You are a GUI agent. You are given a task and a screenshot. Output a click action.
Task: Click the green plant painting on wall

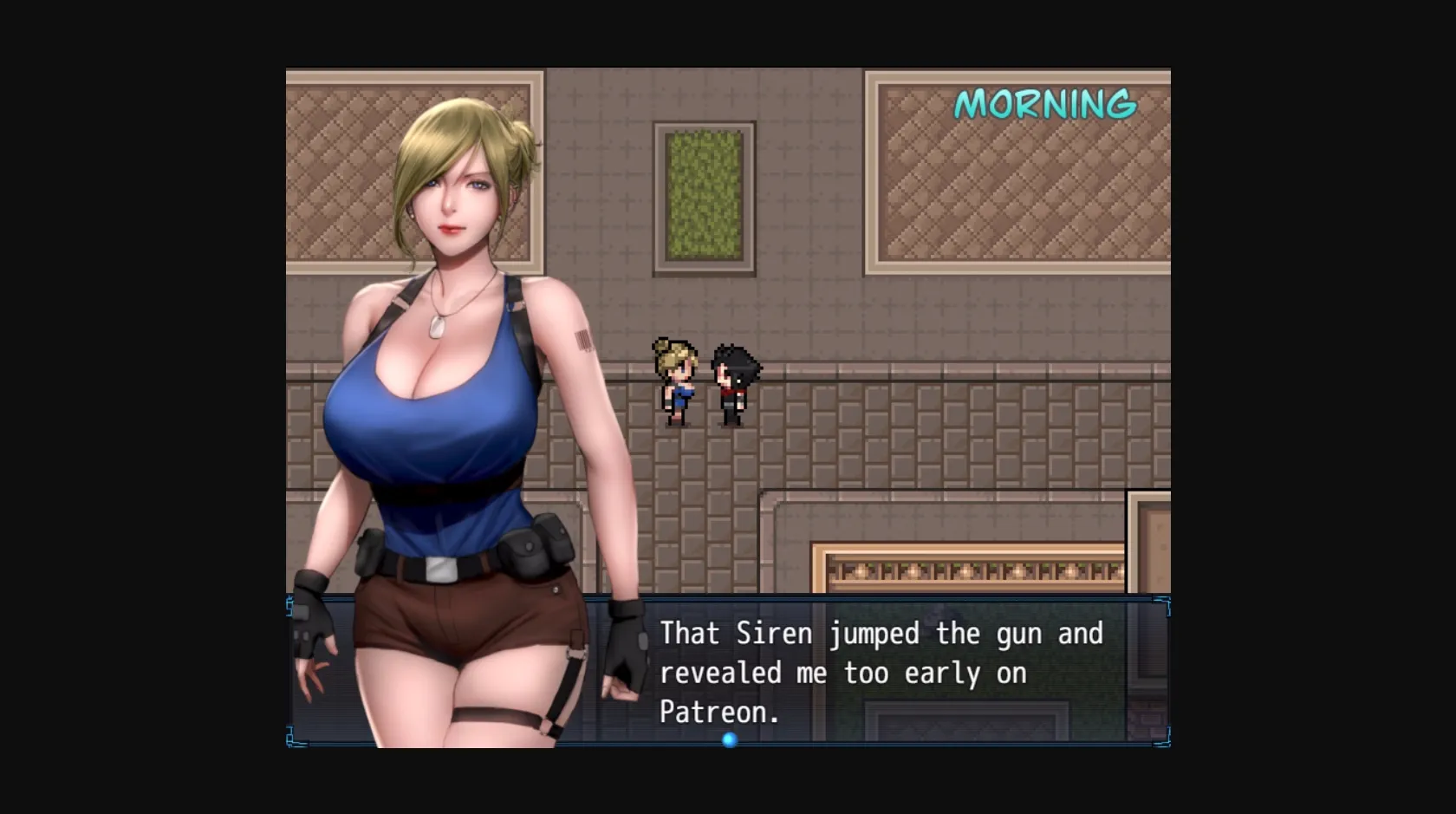pyautogui.click(x=704, y=195)
